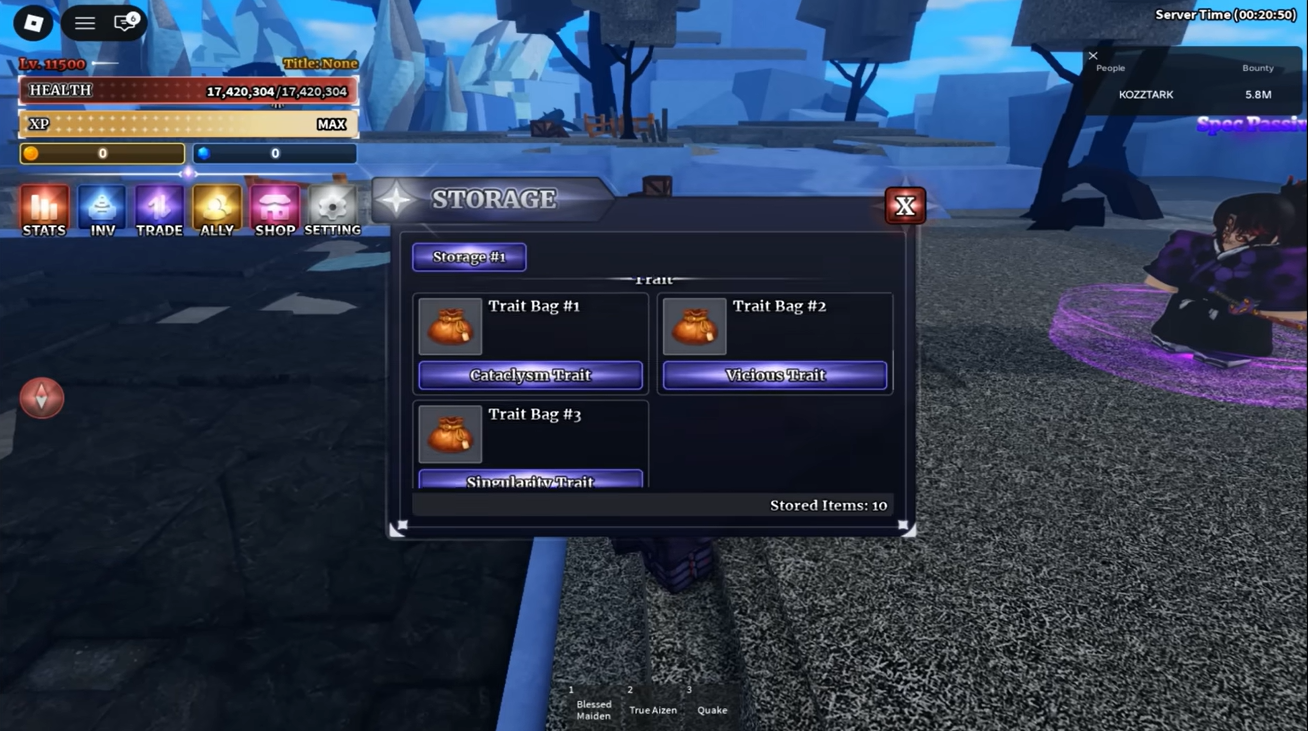Open the Trade menu
Image resolution: width=1308 pixels, height=731 pixels.
tap(159, 210)
